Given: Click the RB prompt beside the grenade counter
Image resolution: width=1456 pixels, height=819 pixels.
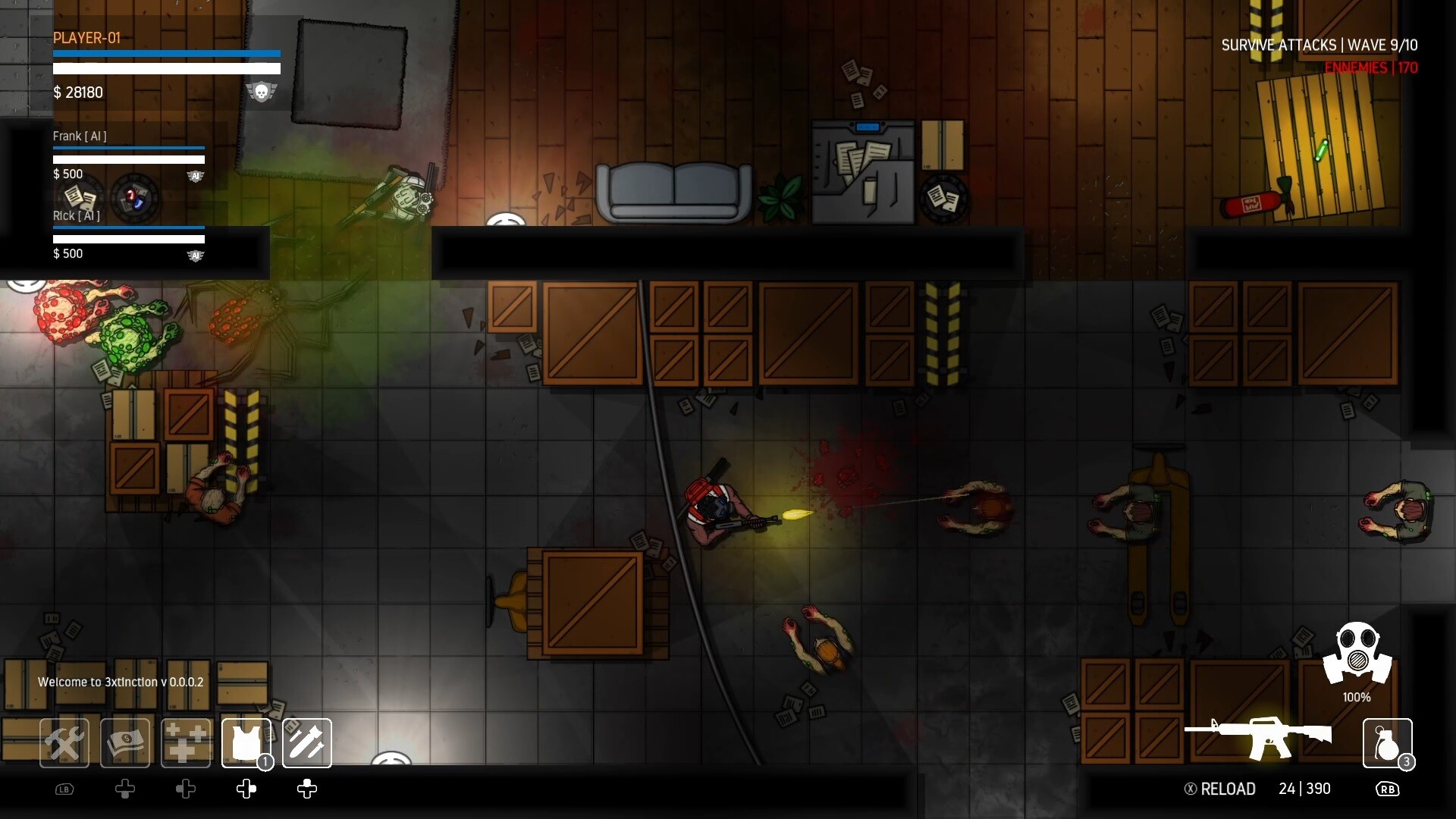Looking at the screenshot, I should [1388, 789].
